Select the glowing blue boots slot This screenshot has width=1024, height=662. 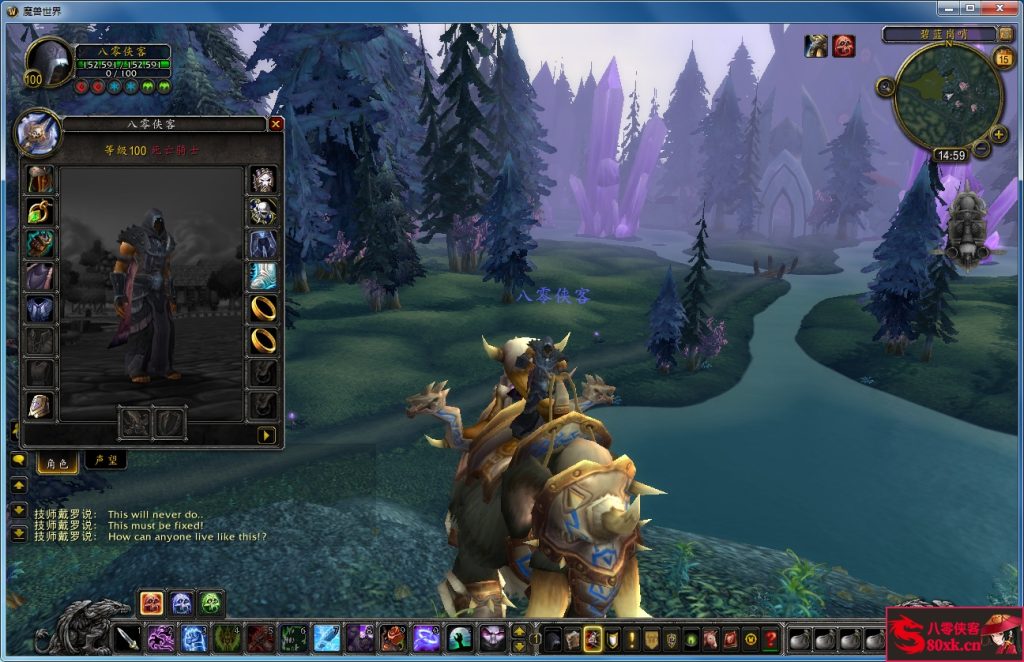click(x=262, y=276)
